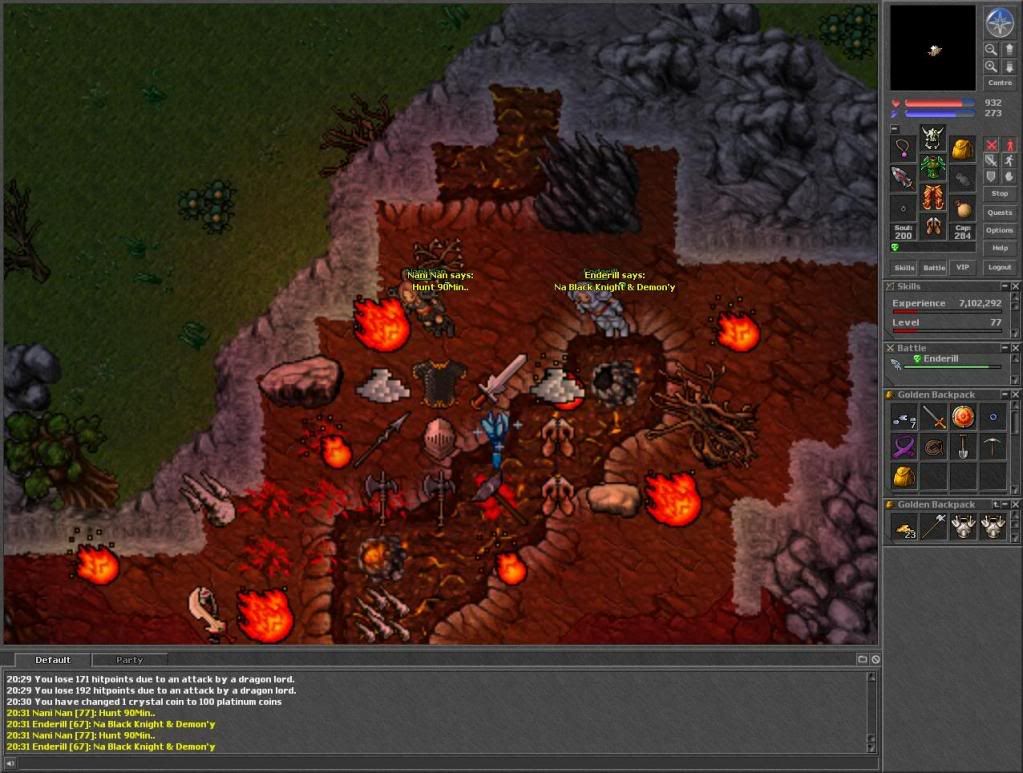Viewport: 1023px width, 773px height.
Task: Select Enderill in the Battle list
Action: (x=940, y=358)
